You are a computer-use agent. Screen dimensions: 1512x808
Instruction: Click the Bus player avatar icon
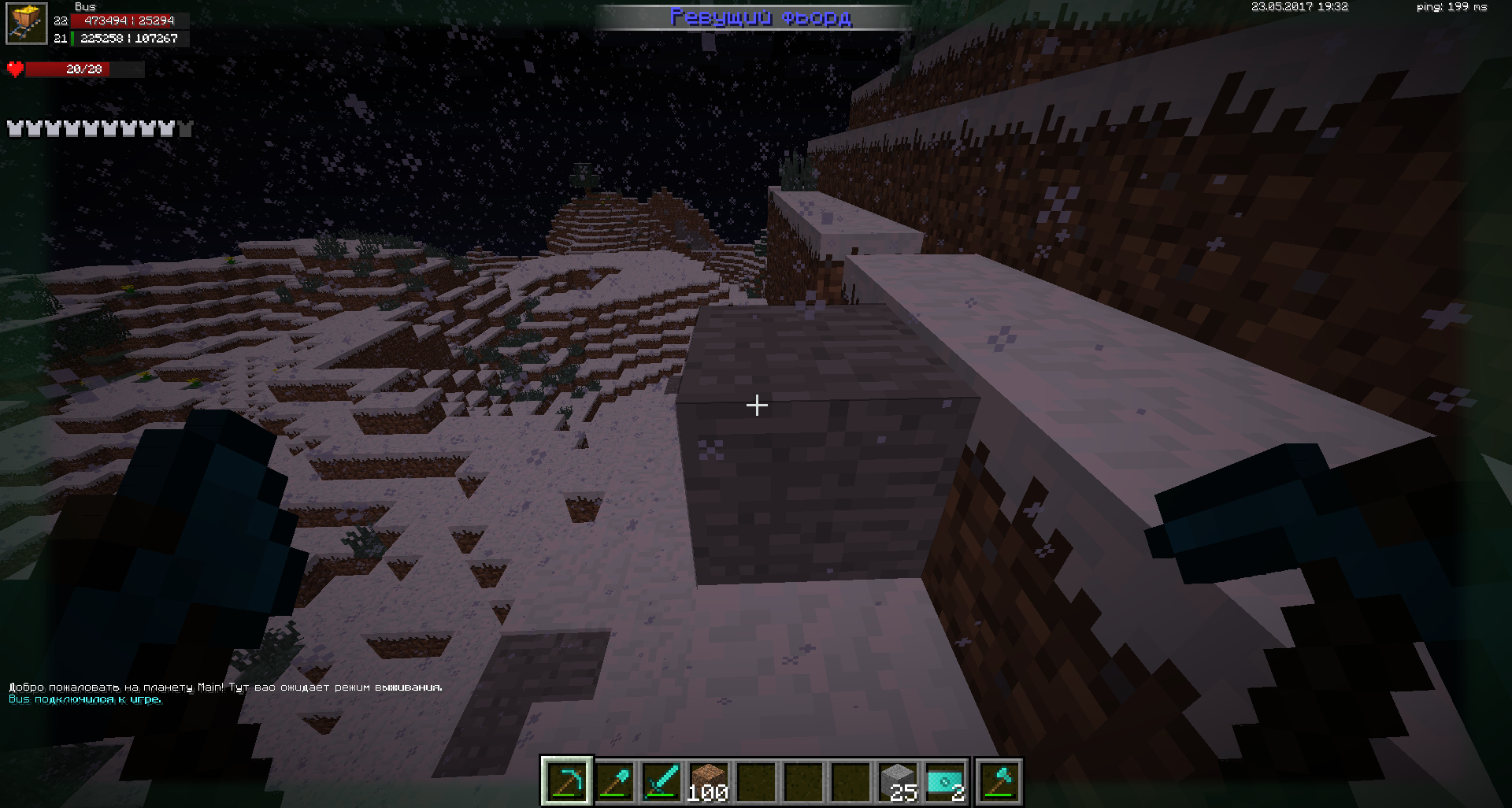[x=27, y=24]
